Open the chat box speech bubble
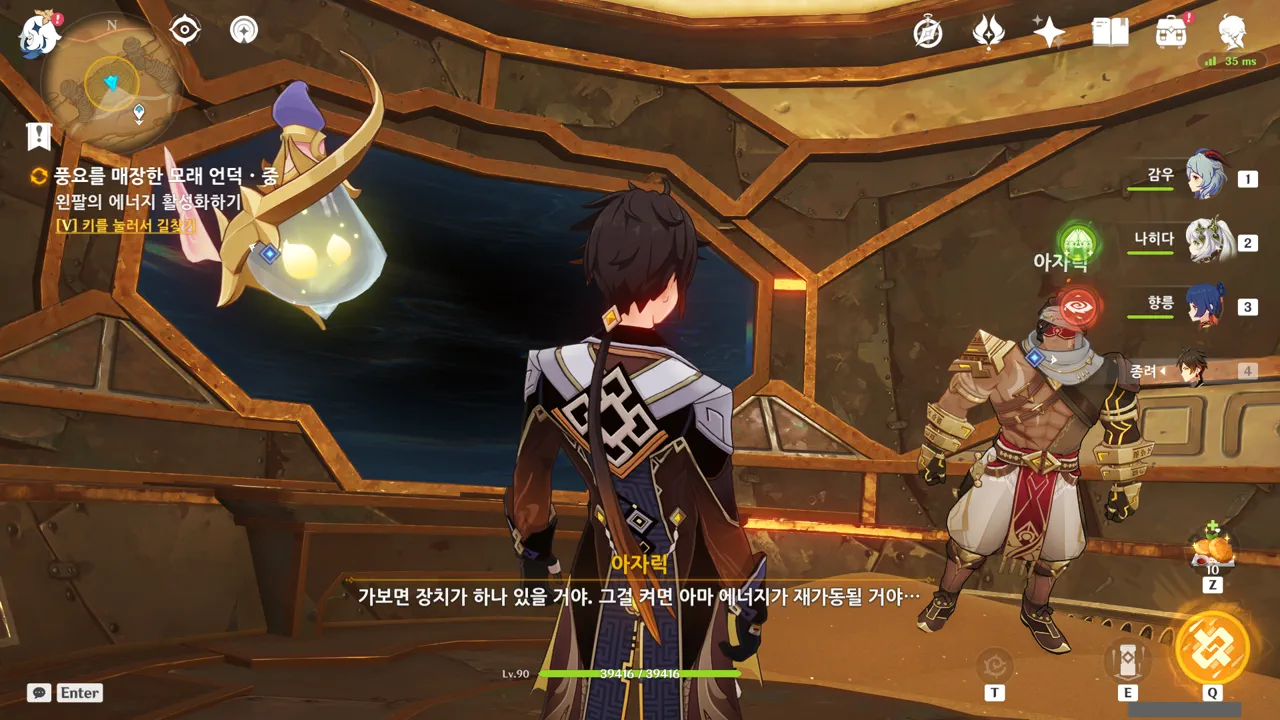Viewport: 1280px width, 720px height. click(x=39, y=692)
